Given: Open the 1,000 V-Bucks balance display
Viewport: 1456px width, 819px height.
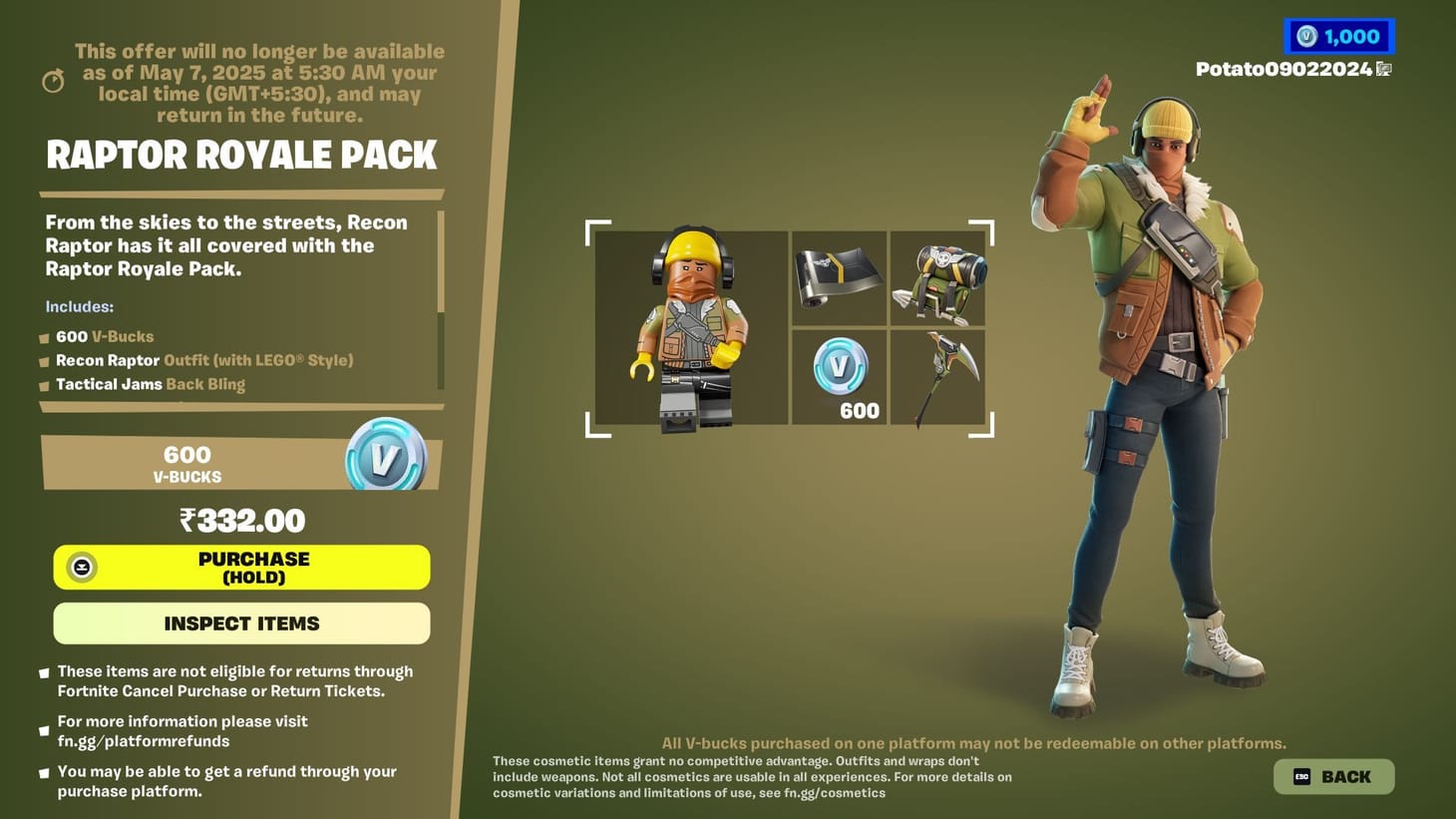Looking at the screenshot, I should (1339, 35).
